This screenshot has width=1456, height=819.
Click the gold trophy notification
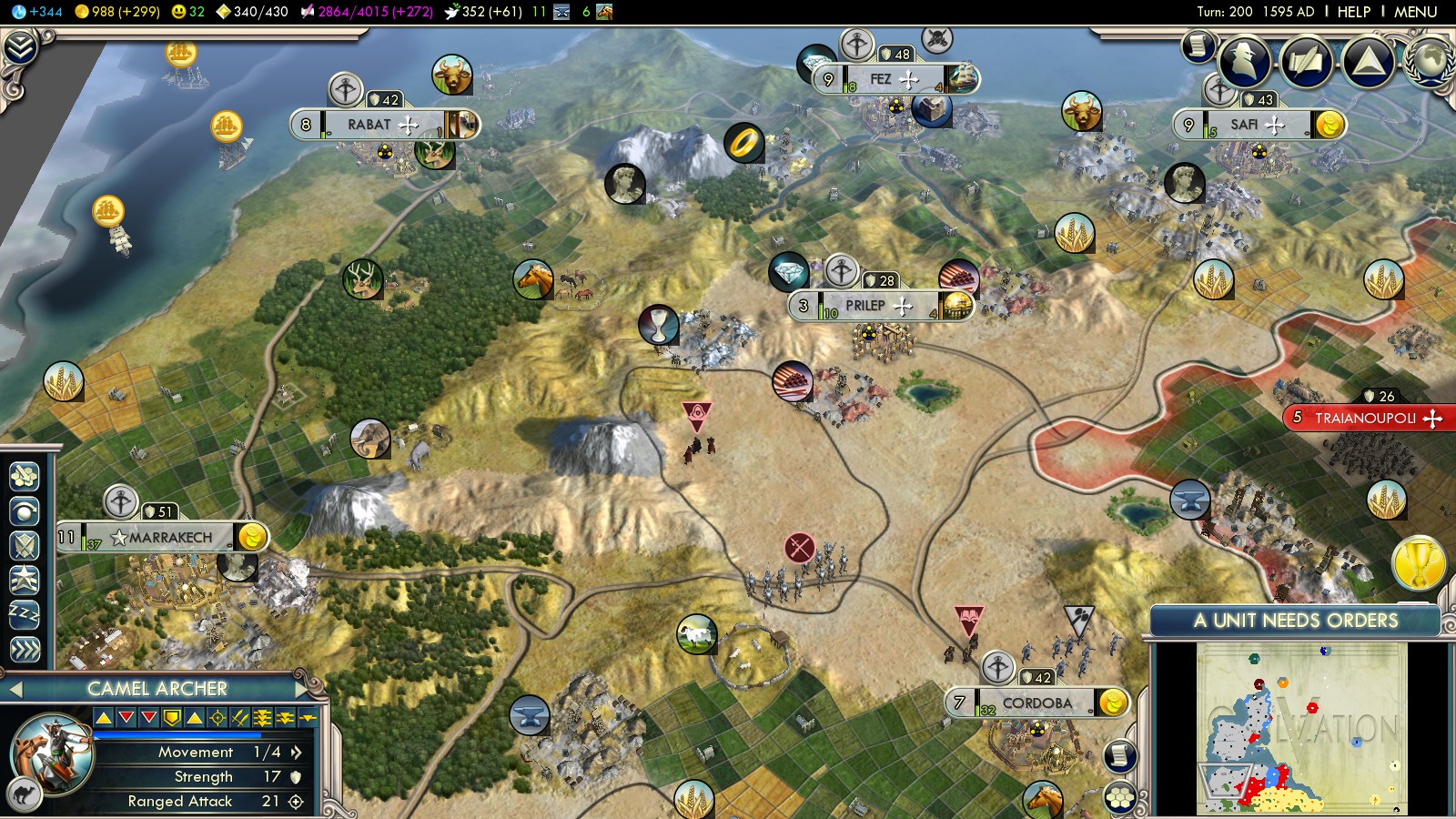point(1418,563)
